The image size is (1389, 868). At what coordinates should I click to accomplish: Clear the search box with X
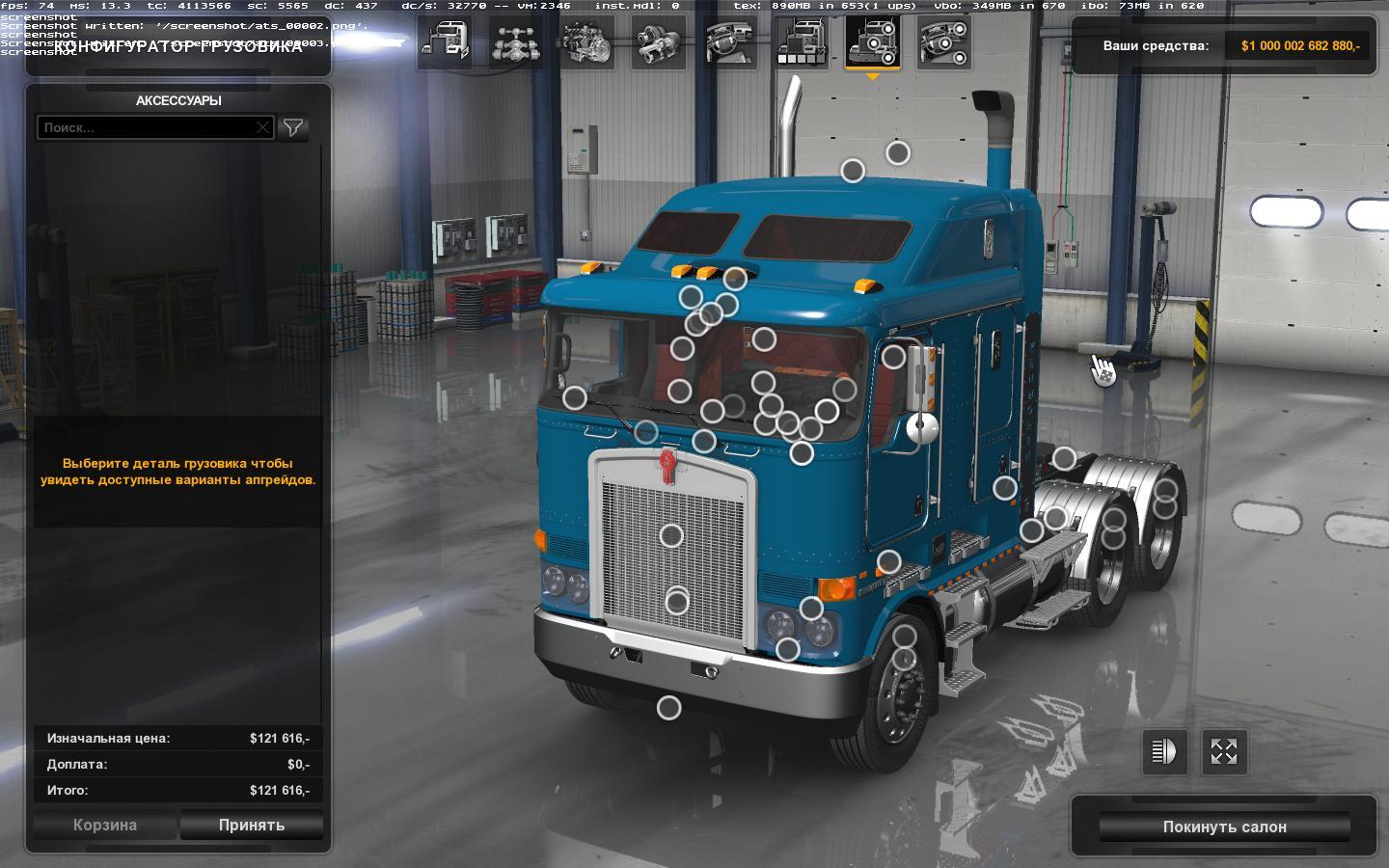tap(262, 127)
